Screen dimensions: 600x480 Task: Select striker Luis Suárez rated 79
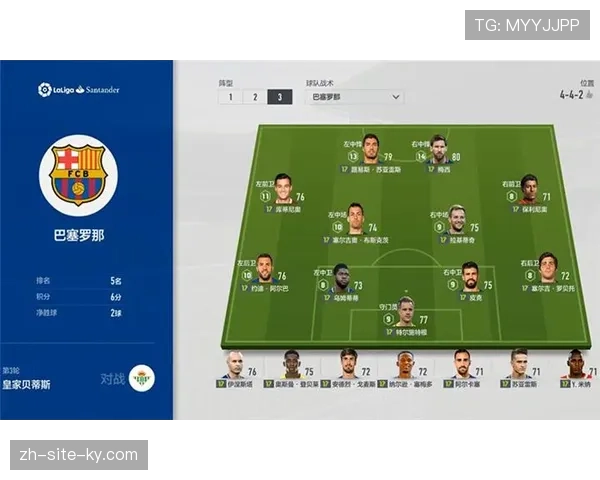[x=371, y=148]
